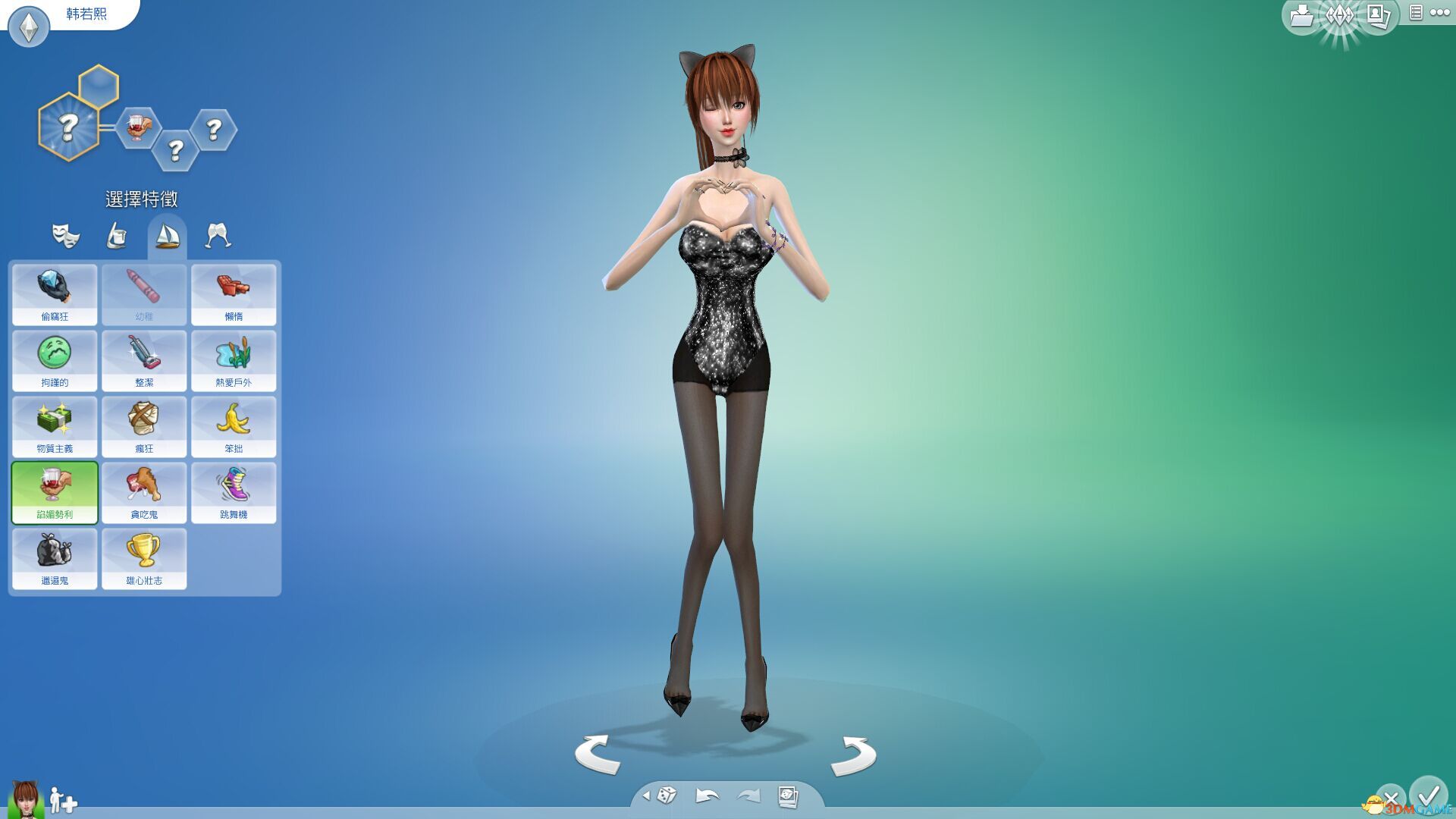Image resolution: width=1456 pixels, height=819 pixels.
Task: Switch to the sailboat trait category tab
Action: point(166,235)
